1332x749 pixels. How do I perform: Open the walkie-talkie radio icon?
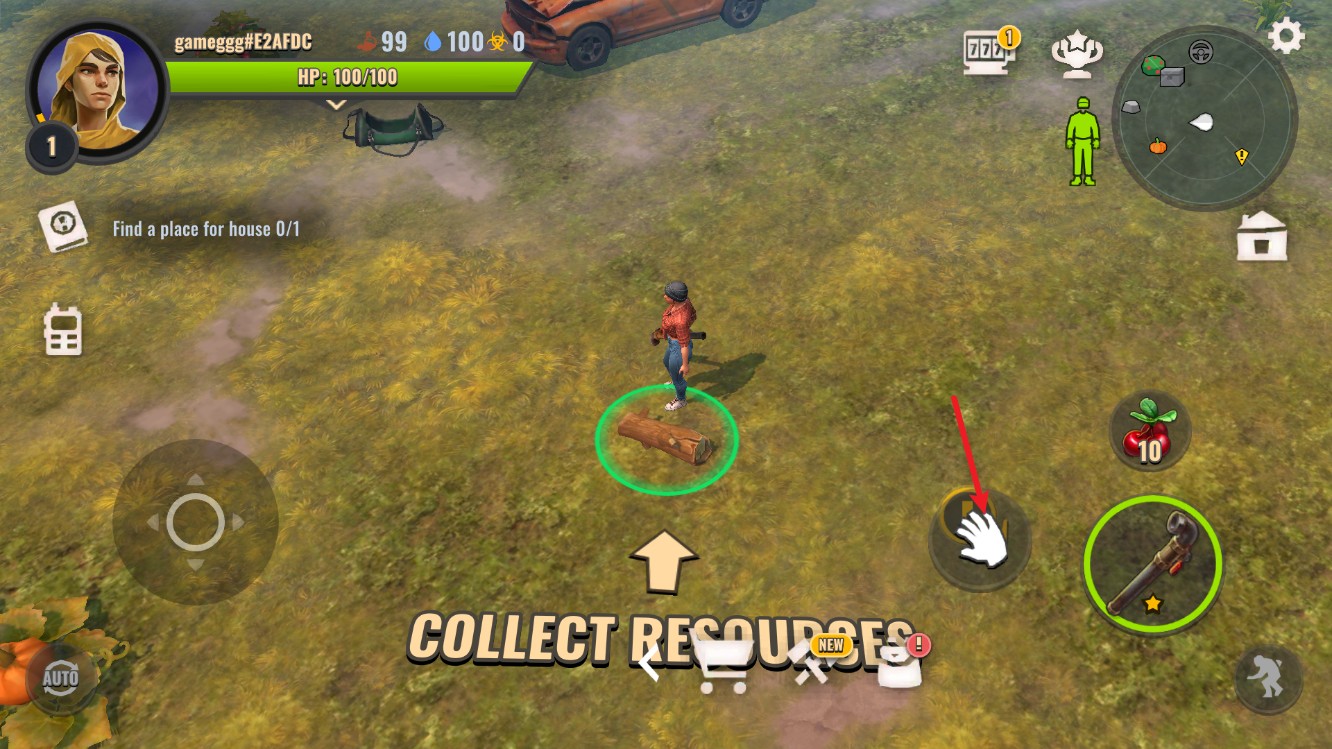pyautogui.click(x=63, y=330)
